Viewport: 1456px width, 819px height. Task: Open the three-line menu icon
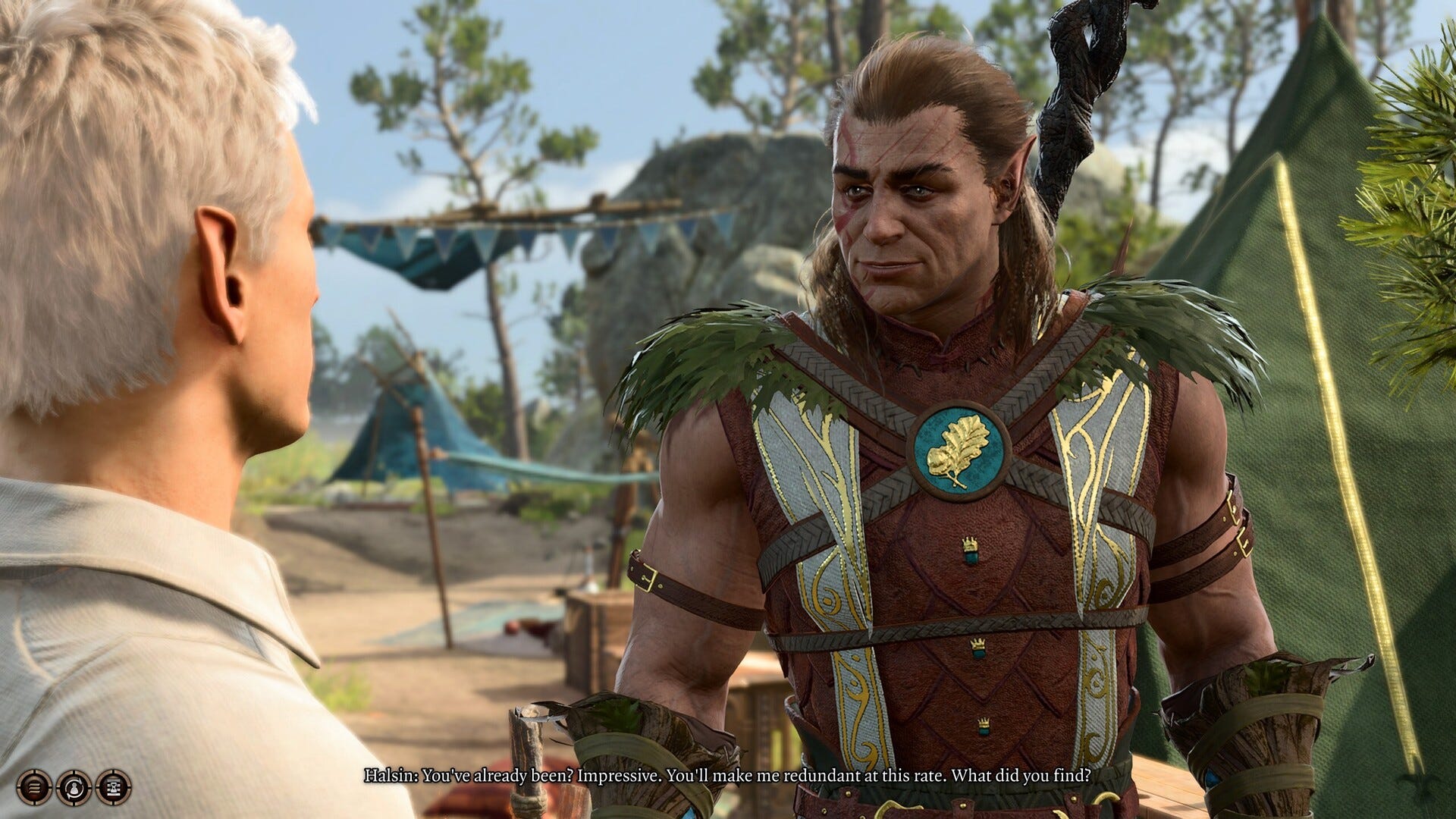pyautogui.click(x=34, y=787)
